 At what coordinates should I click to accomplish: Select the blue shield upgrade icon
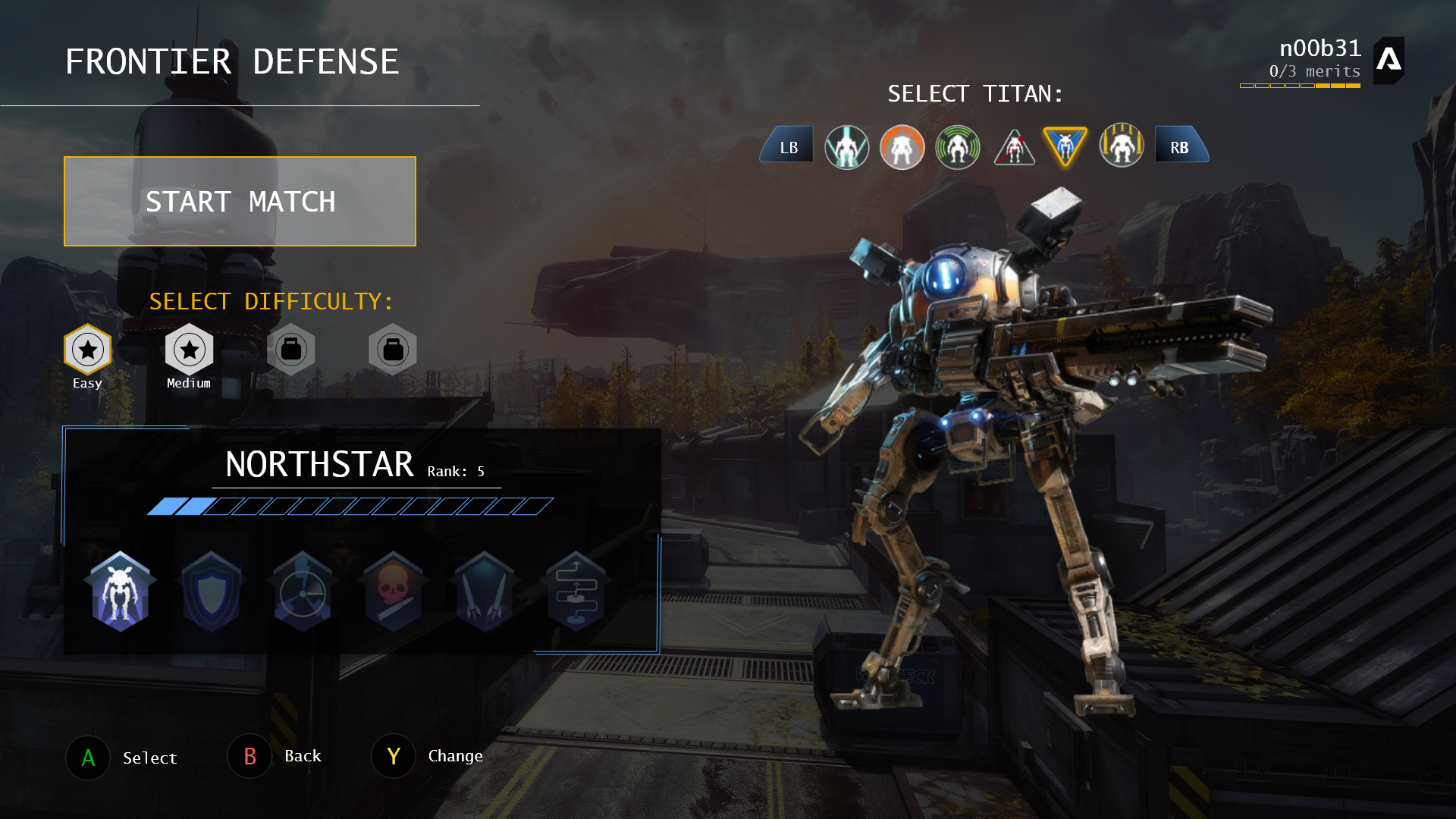pyautogui.click(x=212, y=592)
